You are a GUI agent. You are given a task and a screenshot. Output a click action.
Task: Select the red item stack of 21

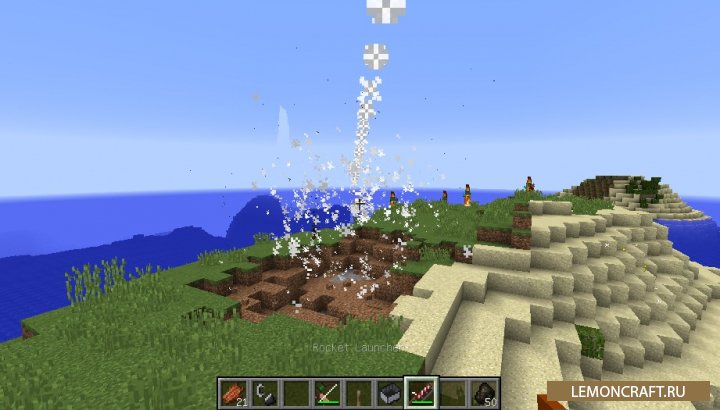pos(232,392)
